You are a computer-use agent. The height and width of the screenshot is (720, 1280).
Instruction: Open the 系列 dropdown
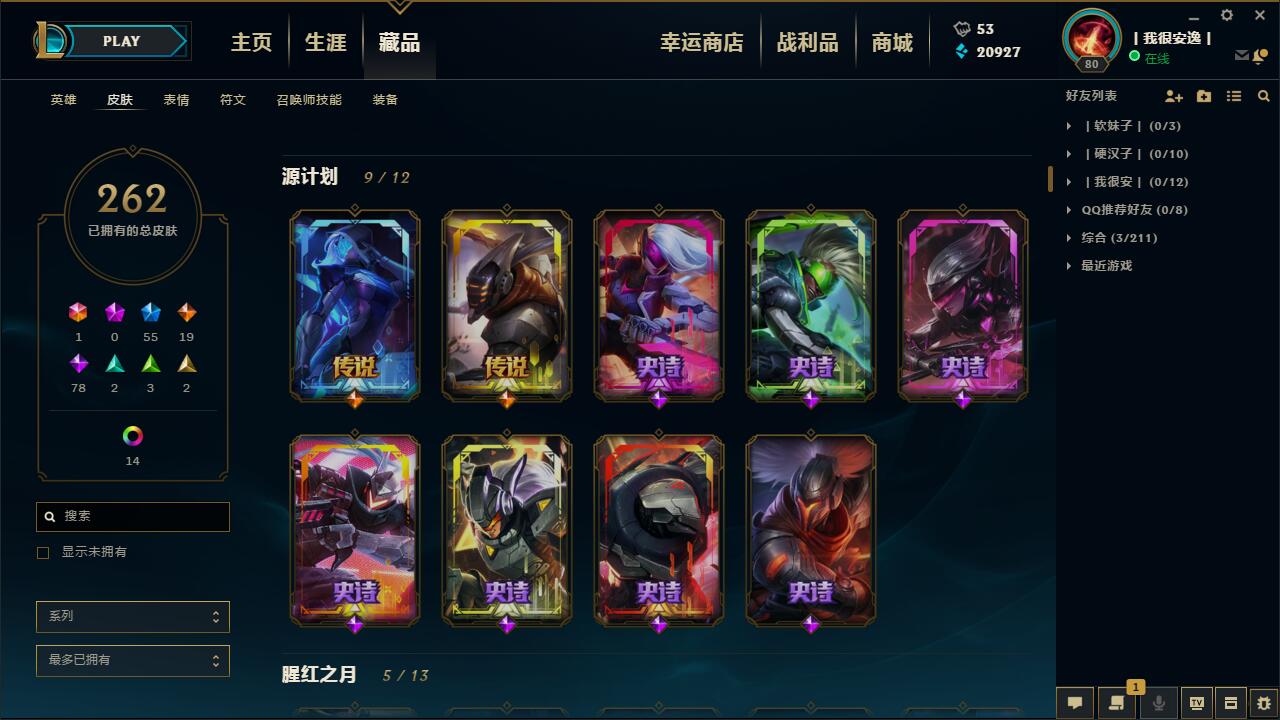[x=133, y=616]
